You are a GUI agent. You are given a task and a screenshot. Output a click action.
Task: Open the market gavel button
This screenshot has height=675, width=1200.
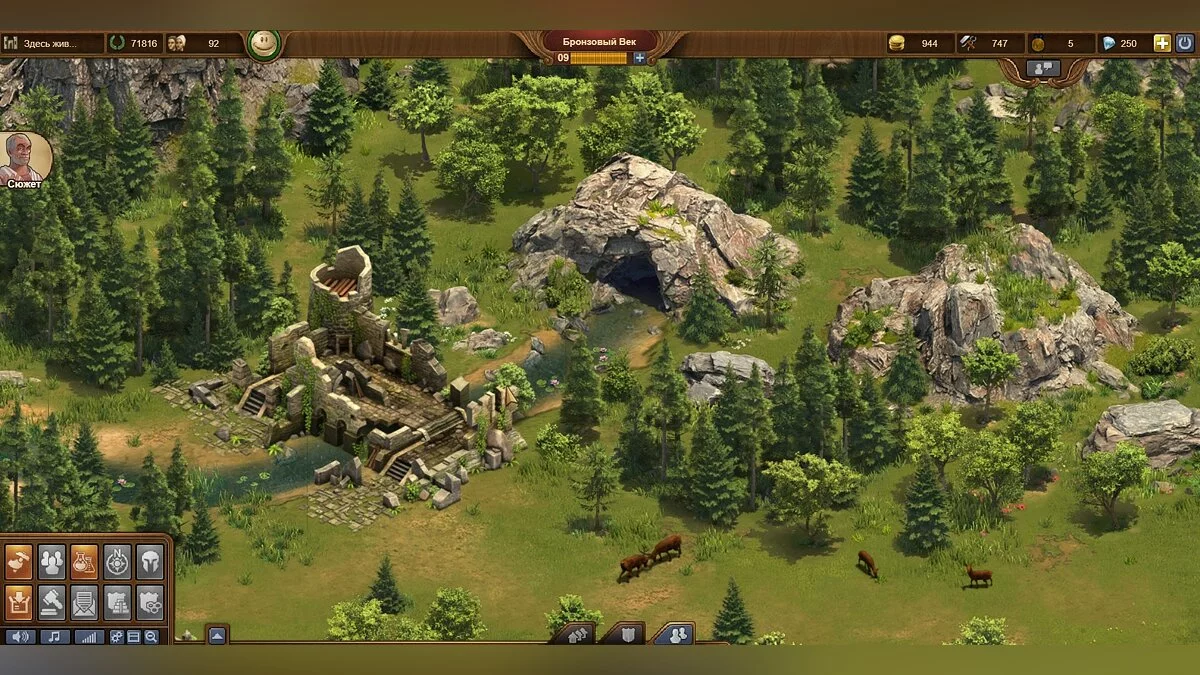pyautogui.click(x=52, y=601)
